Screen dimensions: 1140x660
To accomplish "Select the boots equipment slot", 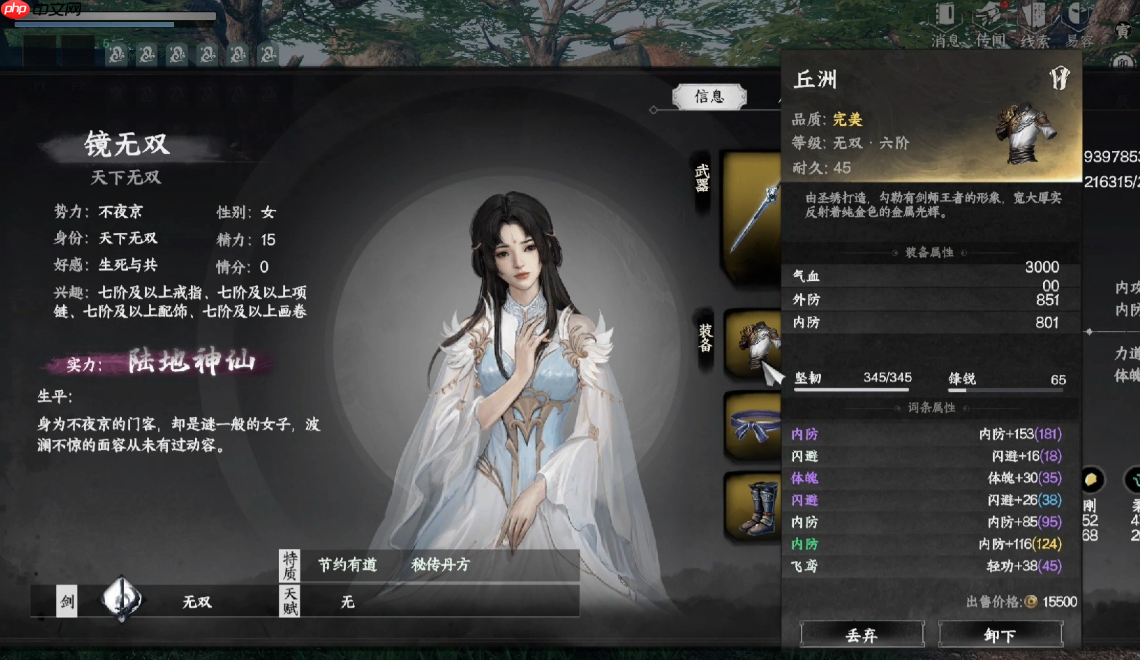I will click(752, 505).
